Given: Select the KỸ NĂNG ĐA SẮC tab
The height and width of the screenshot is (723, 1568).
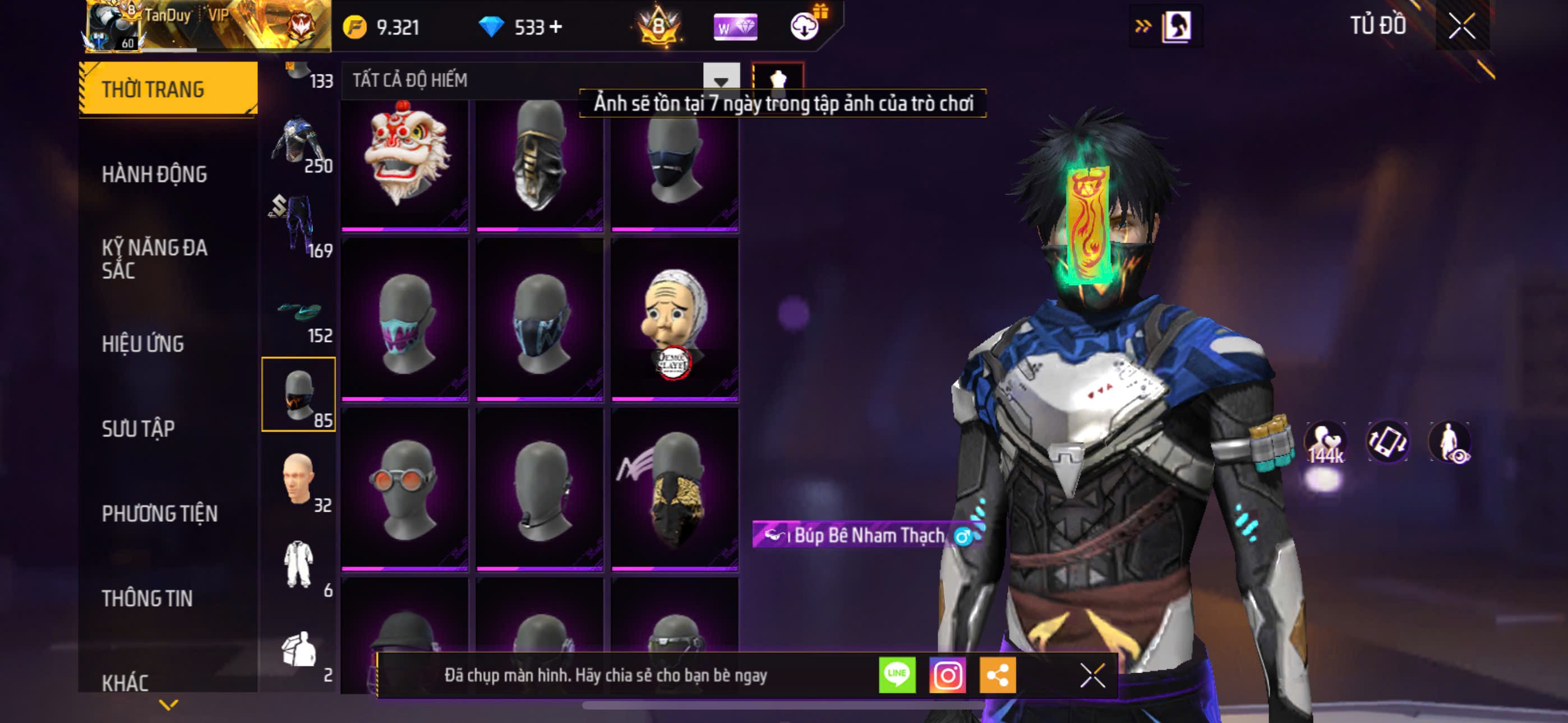Looking at the screenshot, I should 155,258.
